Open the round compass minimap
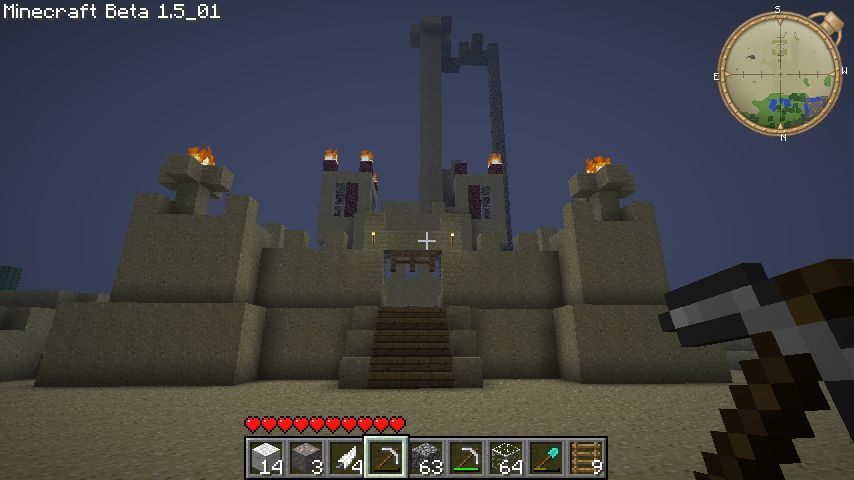The width and height of the screenshot is (854, 480). coord(778,73)
